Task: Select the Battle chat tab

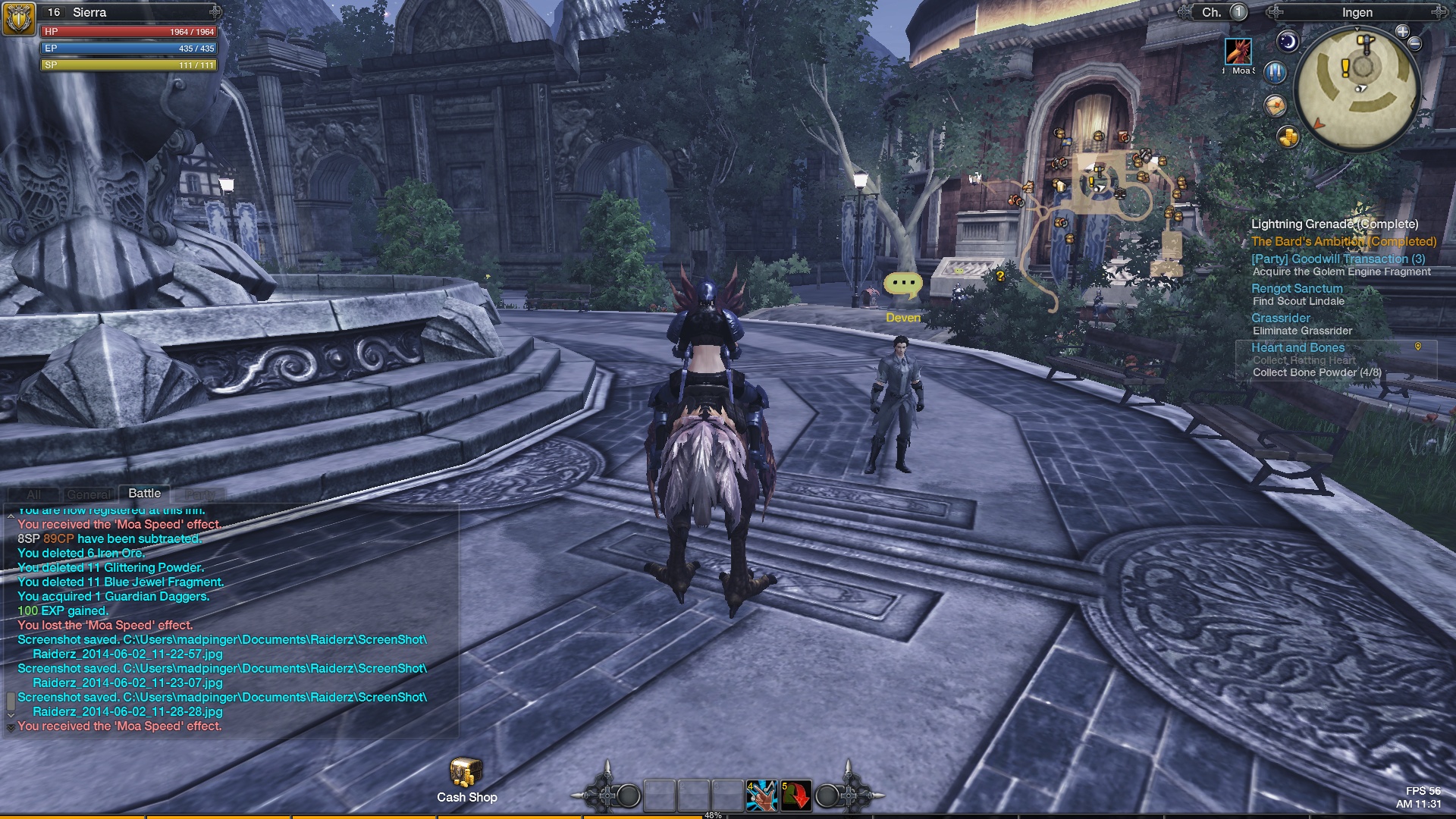Action: (144, 494)
